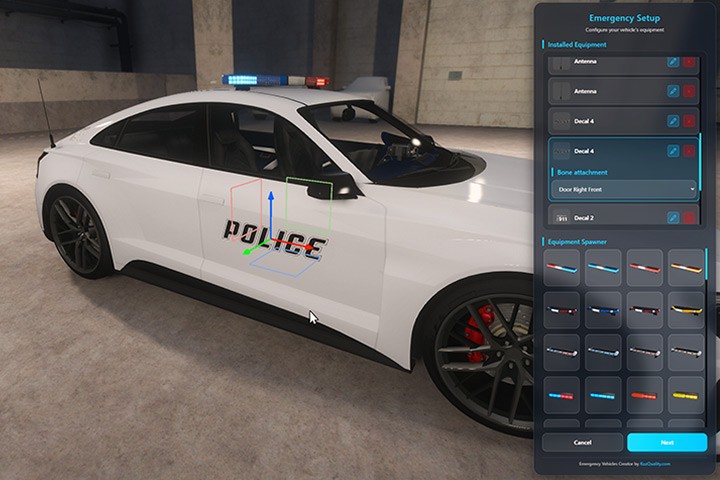
Task: Spawn the short red light module
Action: 644,395
